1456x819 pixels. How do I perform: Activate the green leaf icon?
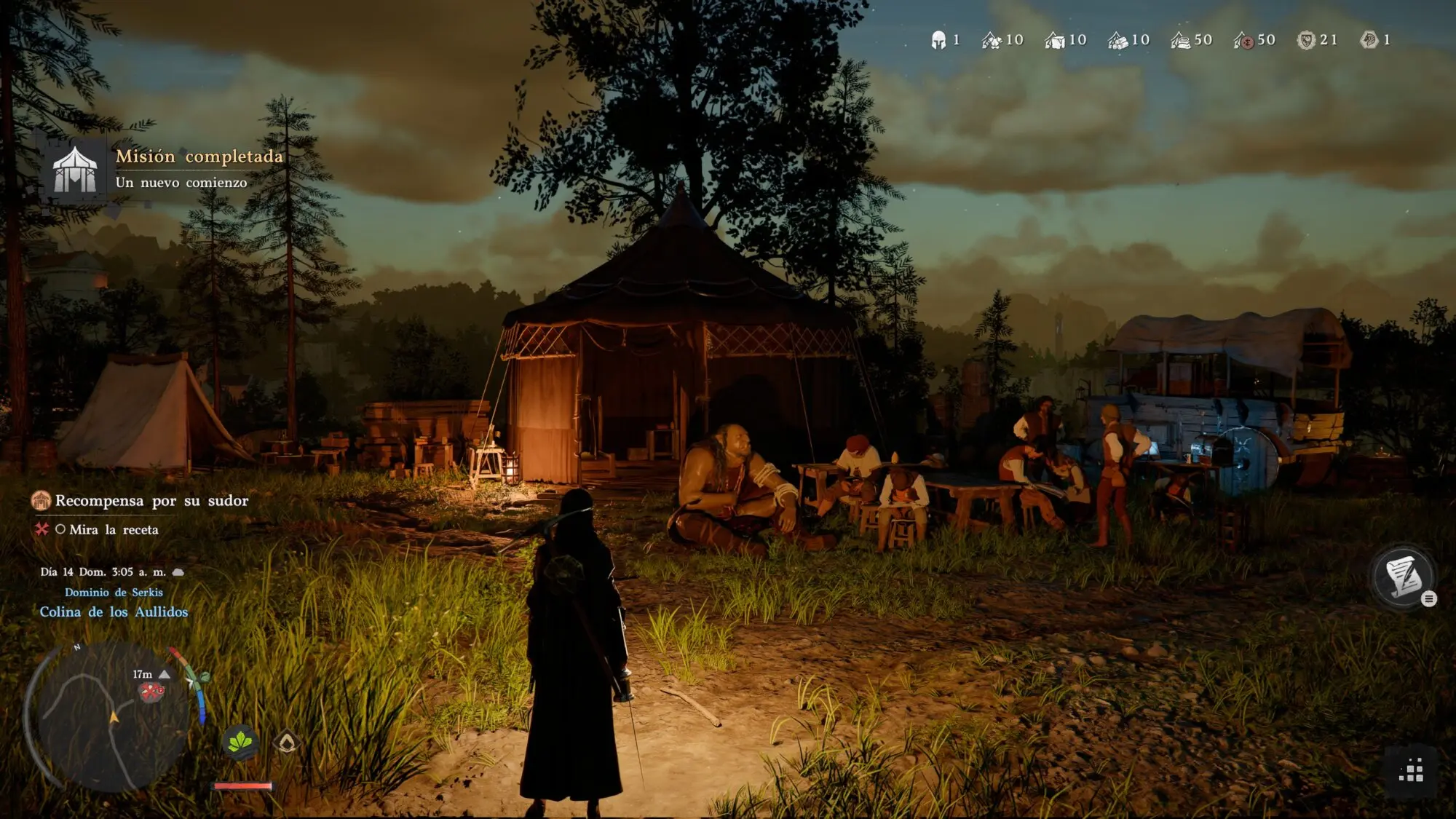coord(240,743)
